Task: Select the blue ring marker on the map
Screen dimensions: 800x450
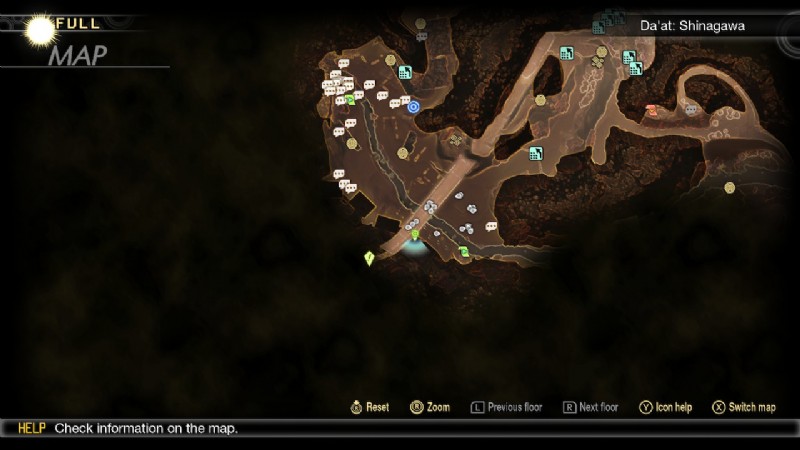Action: [x=413, y=105]
